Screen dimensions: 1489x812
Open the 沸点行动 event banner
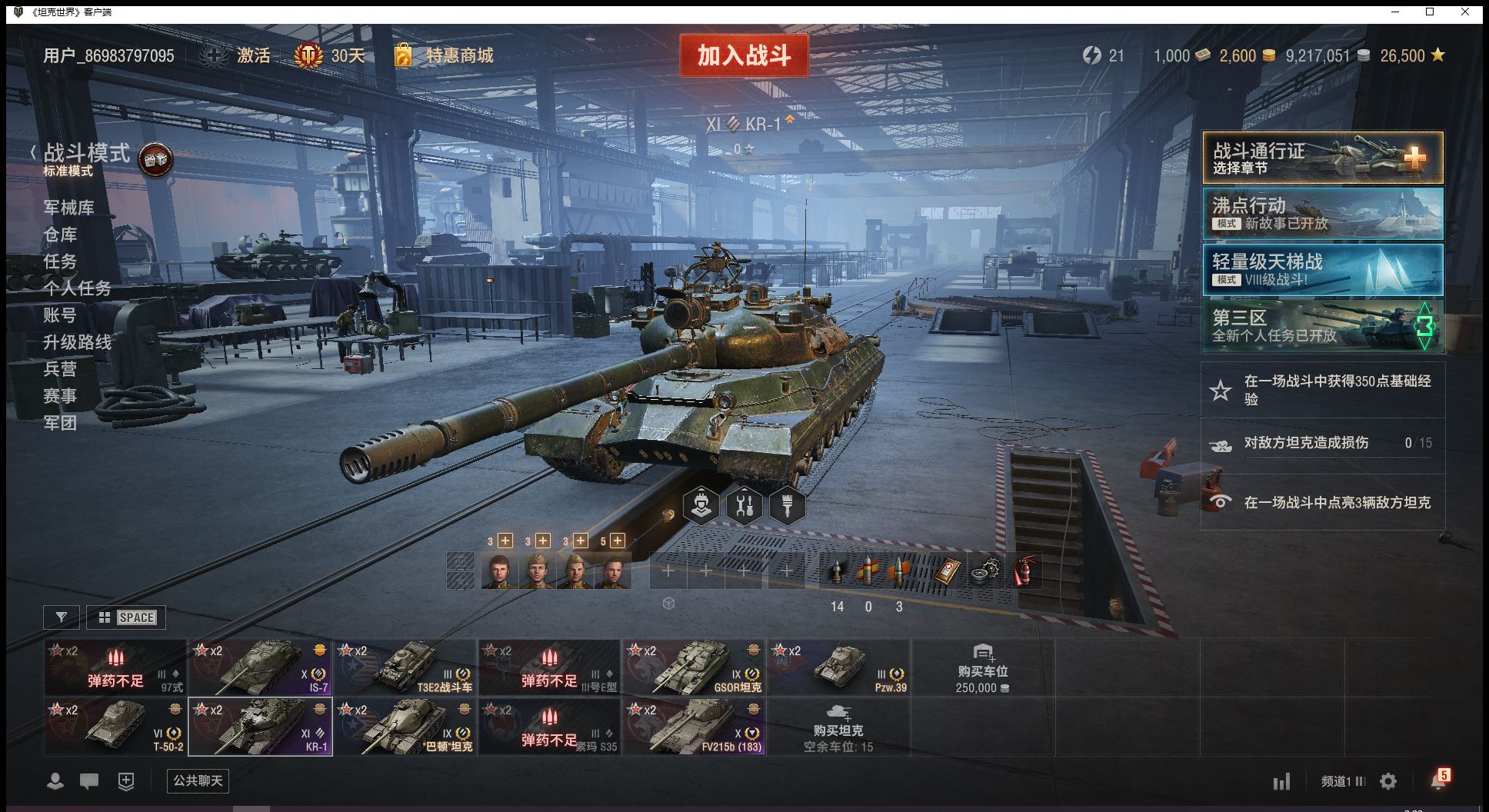tap(1322, 214)
